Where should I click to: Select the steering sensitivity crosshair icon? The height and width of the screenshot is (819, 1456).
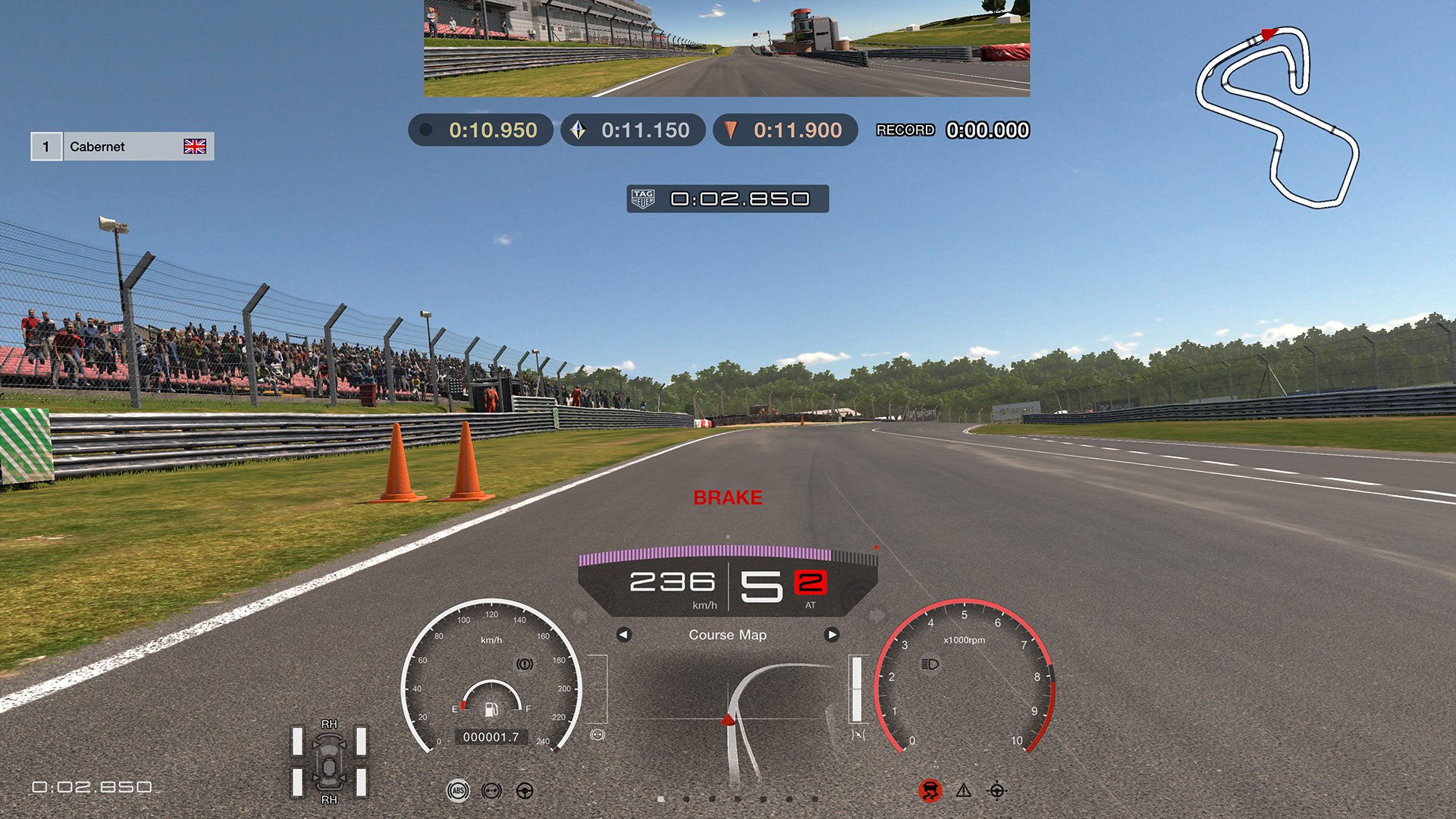click(996, 789)
